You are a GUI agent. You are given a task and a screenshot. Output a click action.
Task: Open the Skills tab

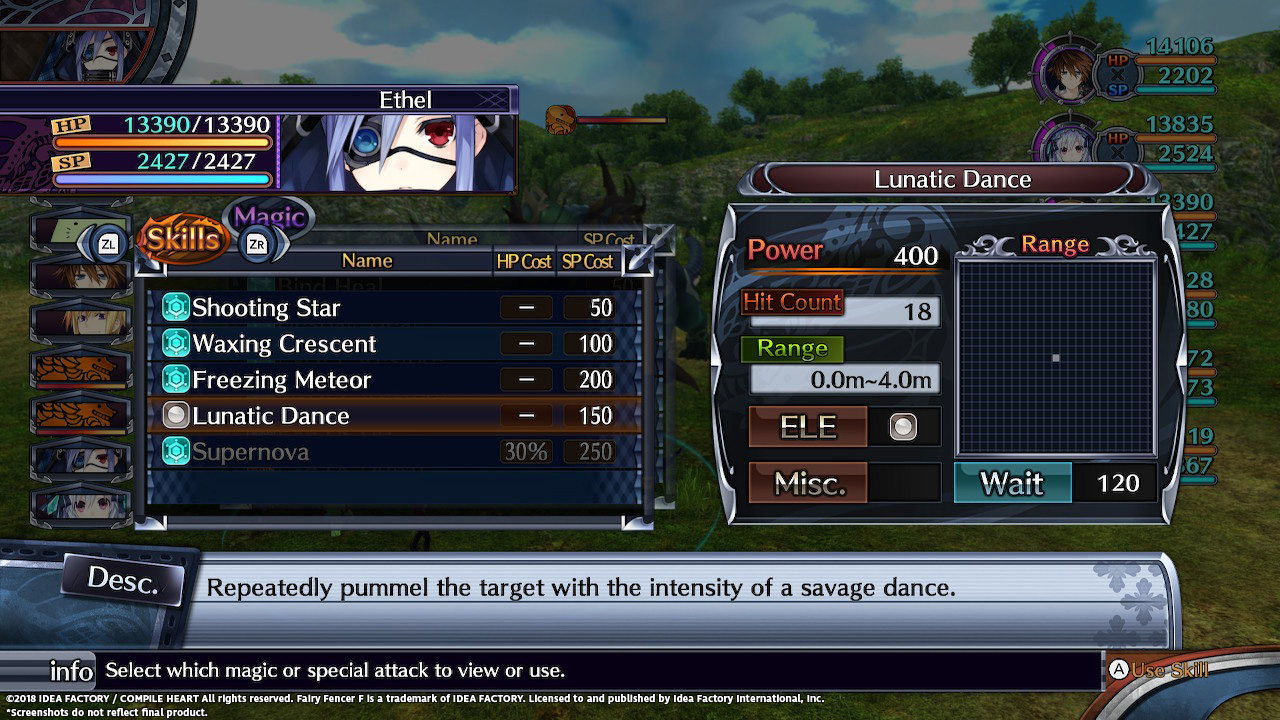click(x=182, y=239)
